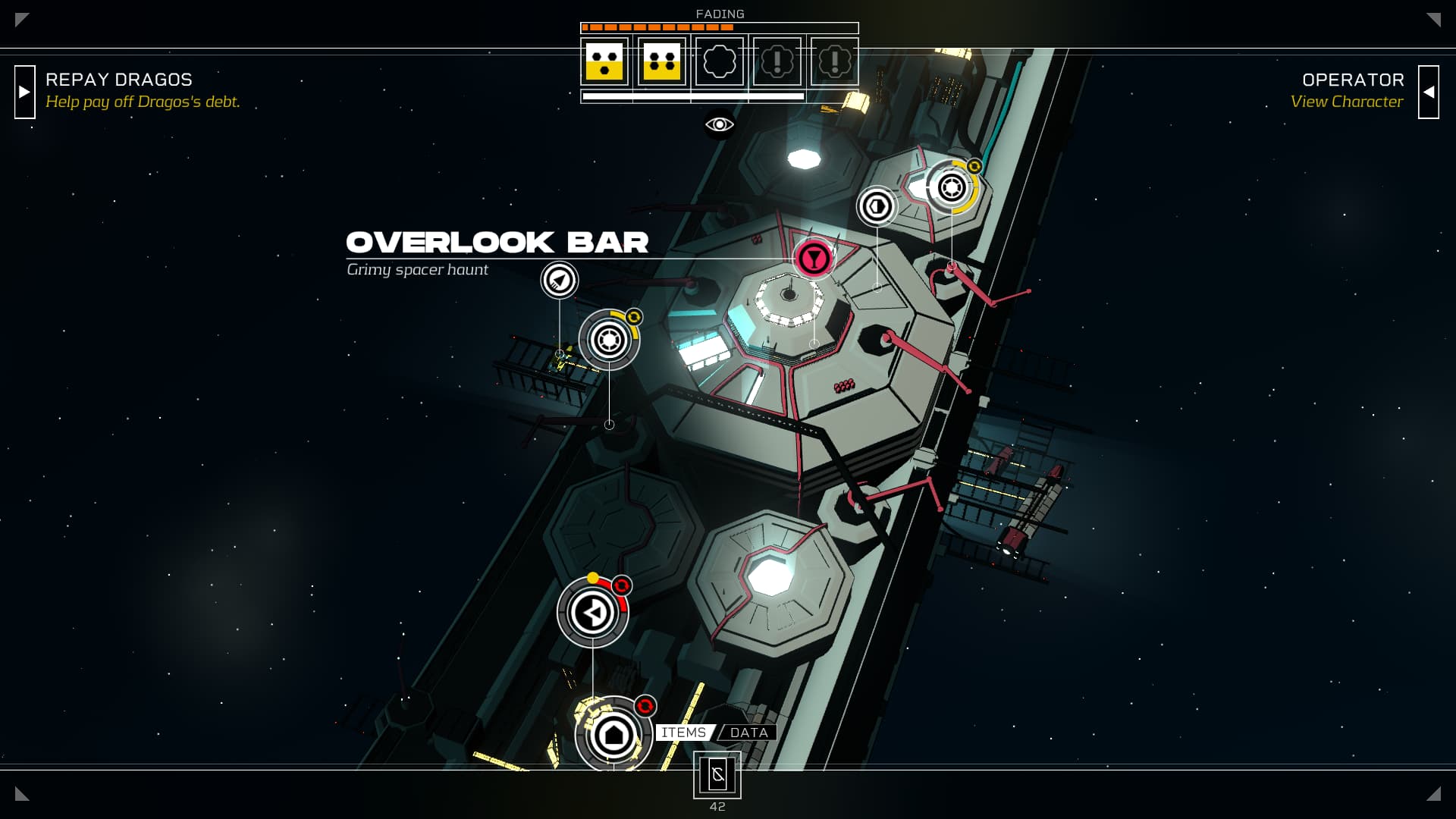Screen dimensions: 1456x819
Task: Select the first yellow five-pip die
Action: click(x=604, y=61)
